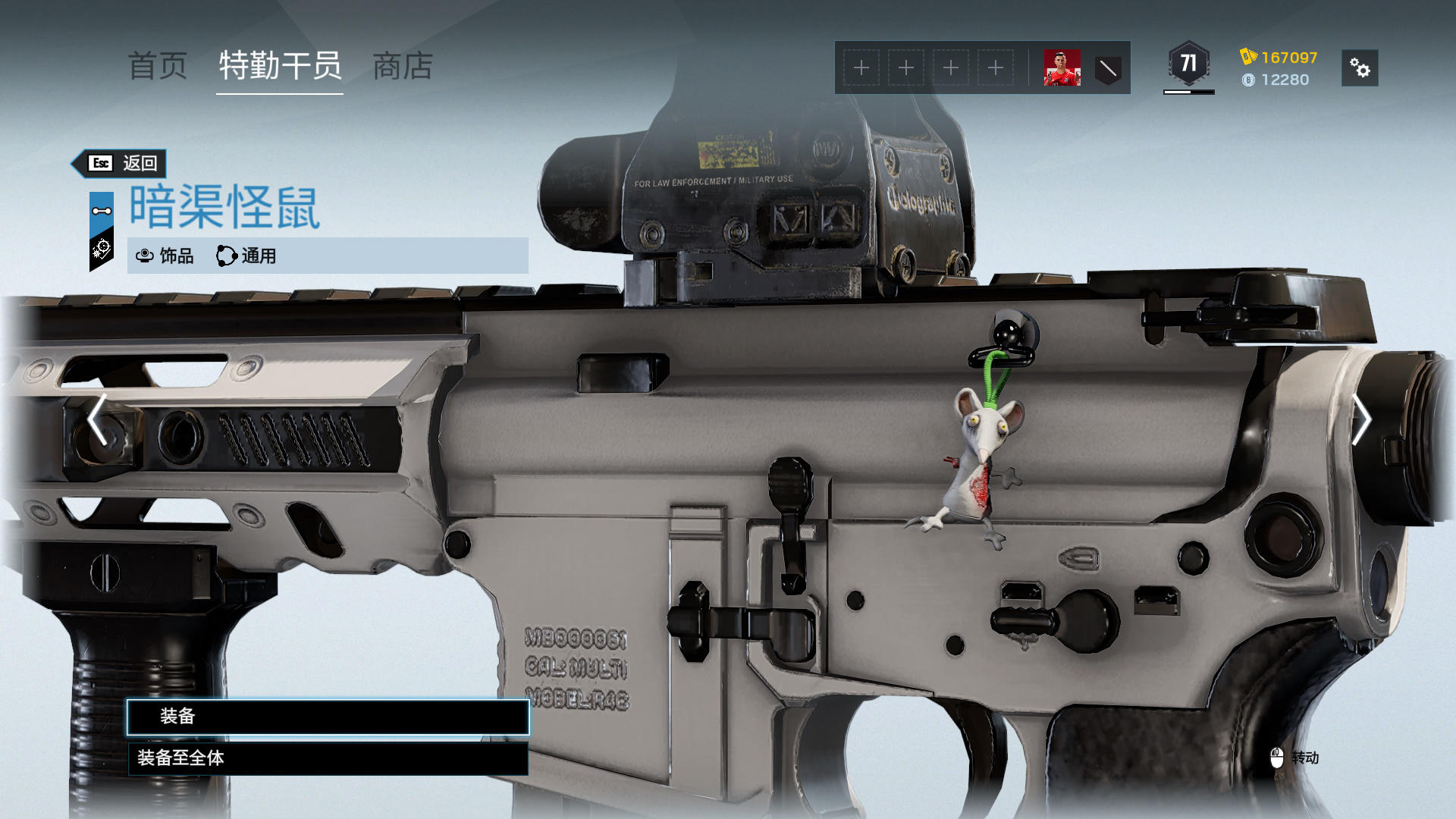Choose 装备至全体 to equip on all

(x=328, y=758)
